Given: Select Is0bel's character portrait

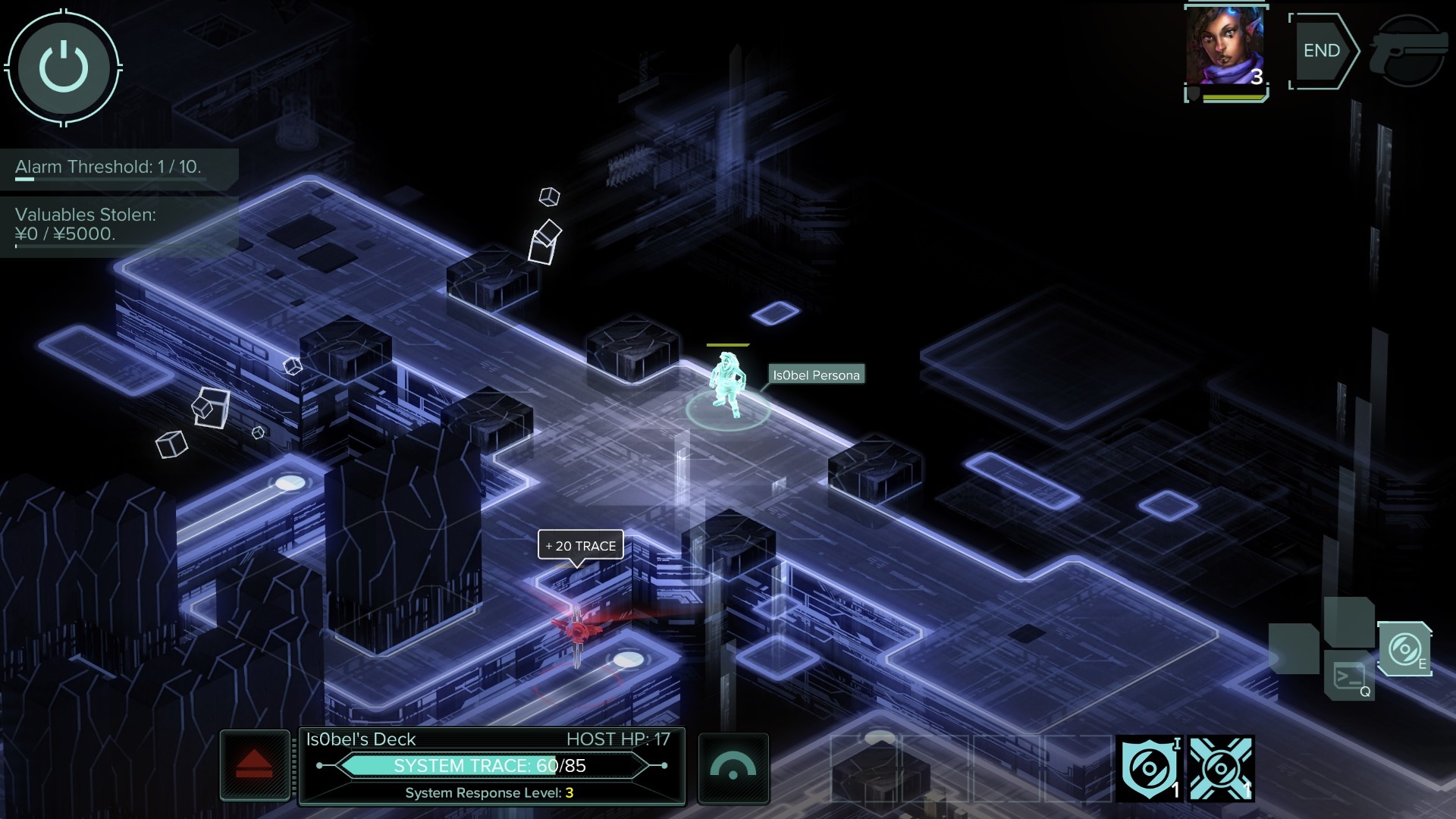Looking at the screenshot, I should pos(1225,49).
